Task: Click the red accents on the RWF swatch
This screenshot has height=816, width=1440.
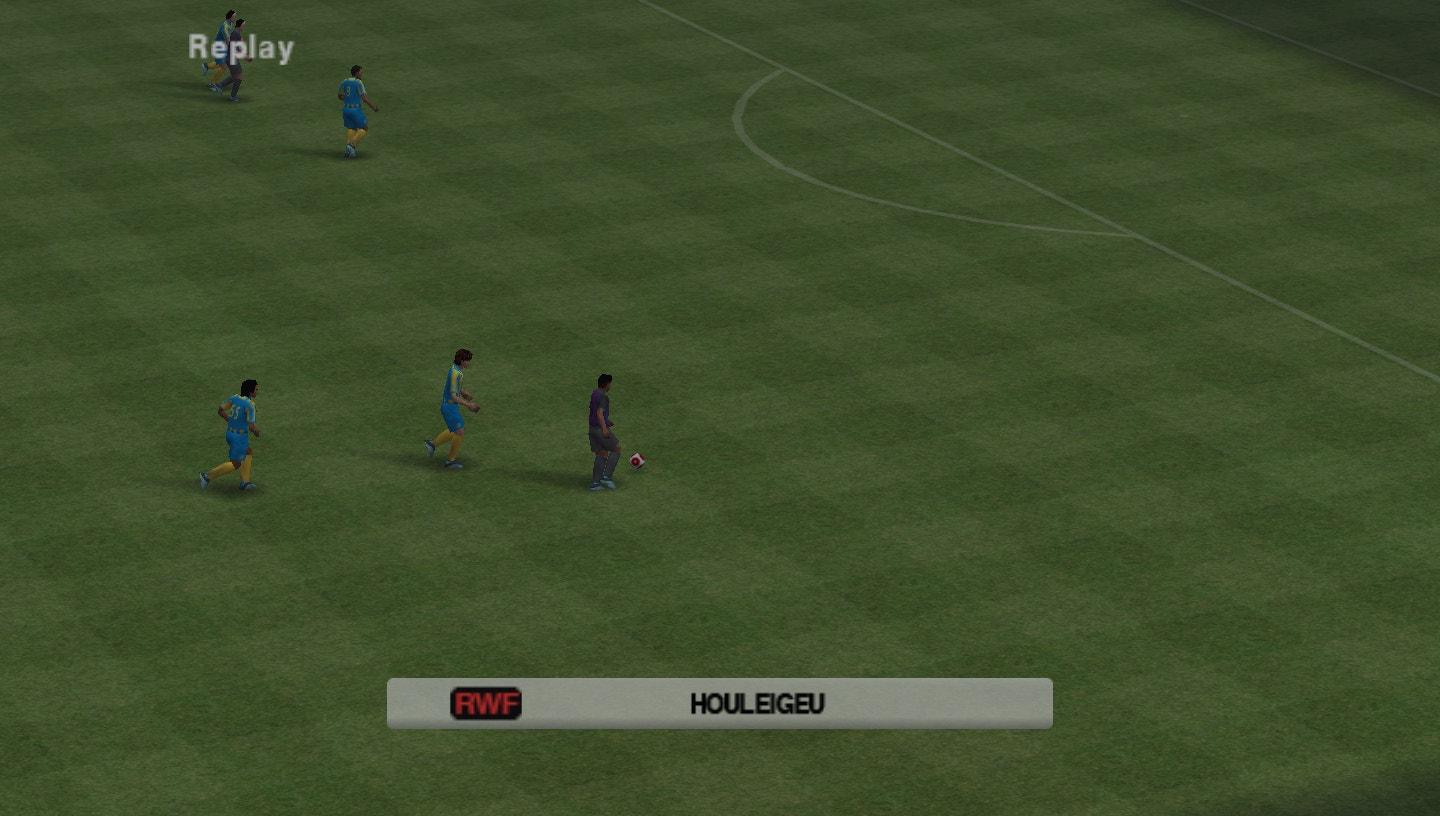Action: pyautogui.click(x=487, y=704)
